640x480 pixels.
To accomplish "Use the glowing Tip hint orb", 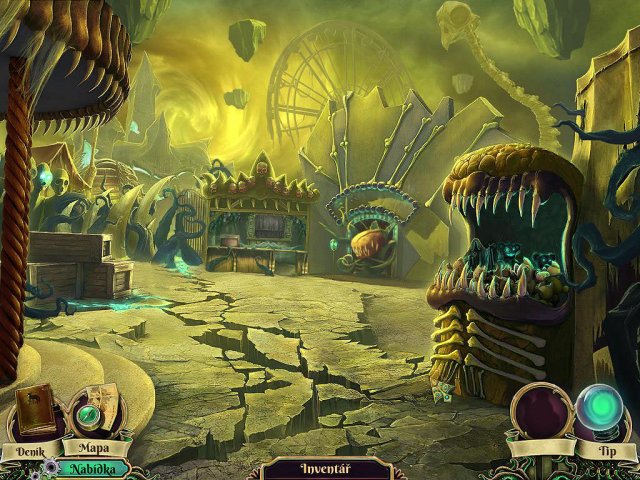I will 602,412.
